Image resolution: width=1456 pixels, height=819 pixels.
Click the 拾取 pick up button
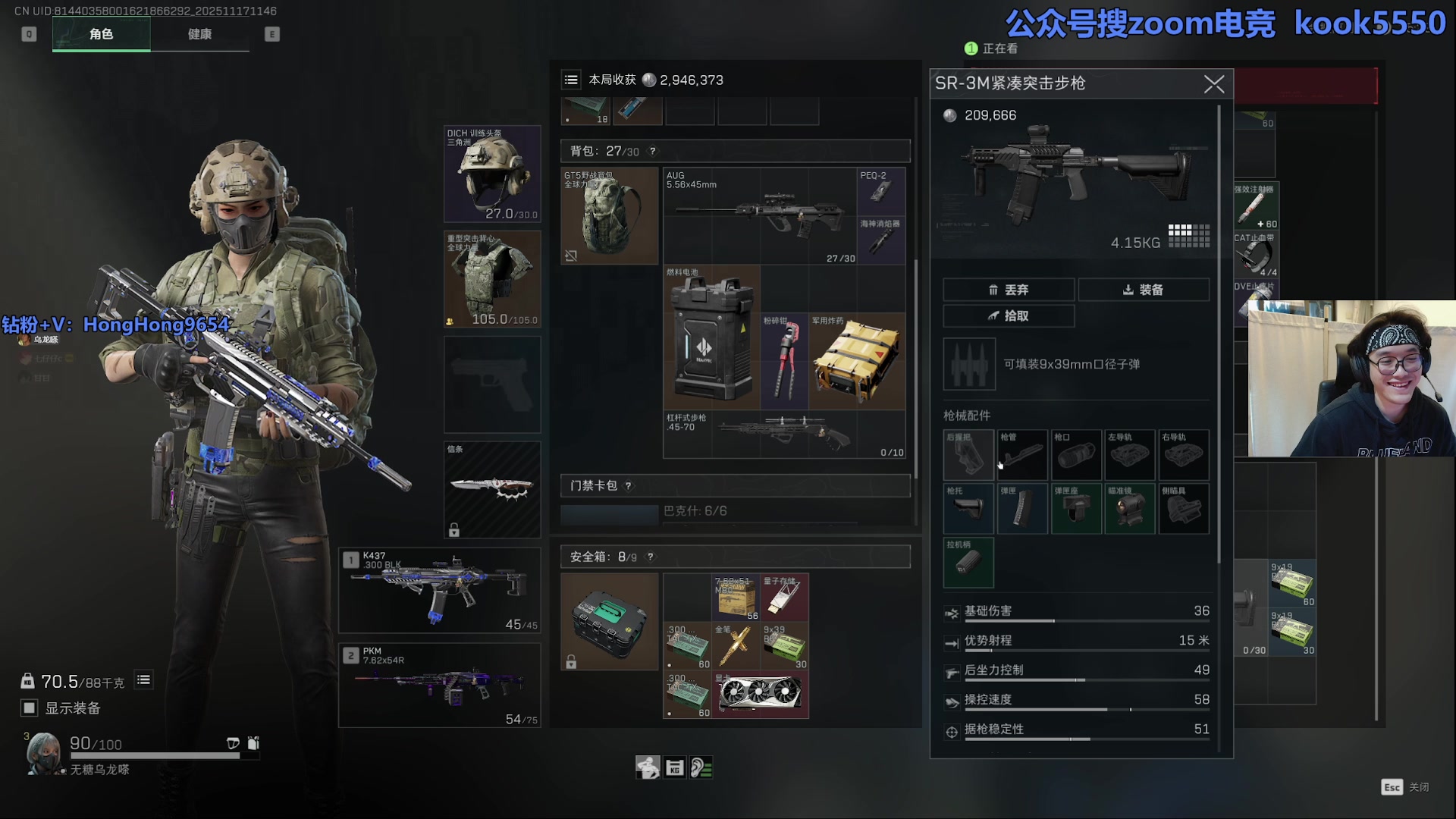[1008, 316]
